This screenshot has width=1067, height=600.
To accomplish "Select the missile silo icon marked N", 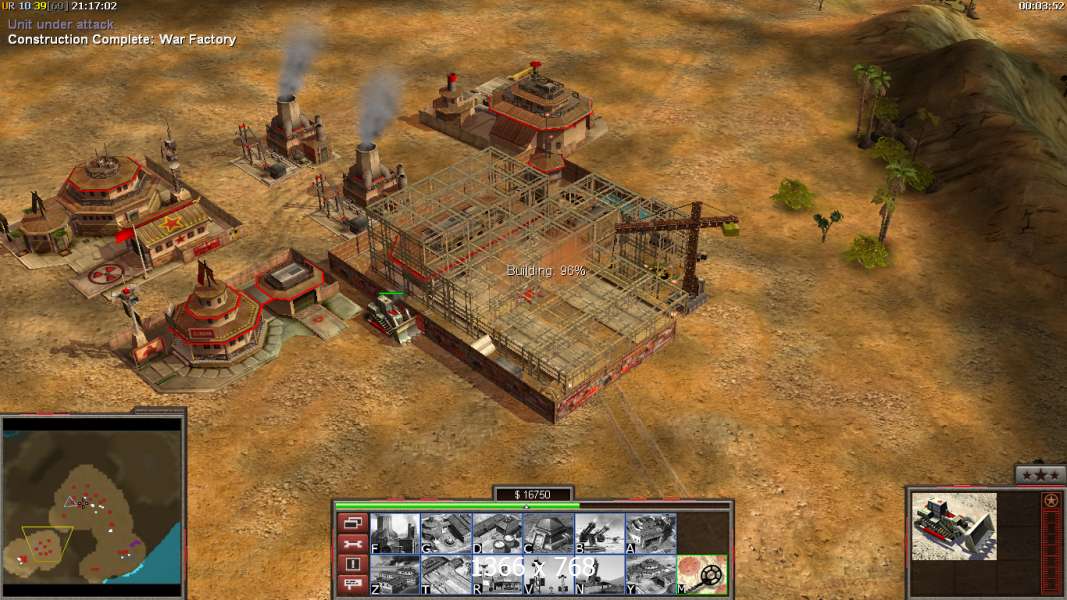I will pyautogui.click(x=599, y=574).
